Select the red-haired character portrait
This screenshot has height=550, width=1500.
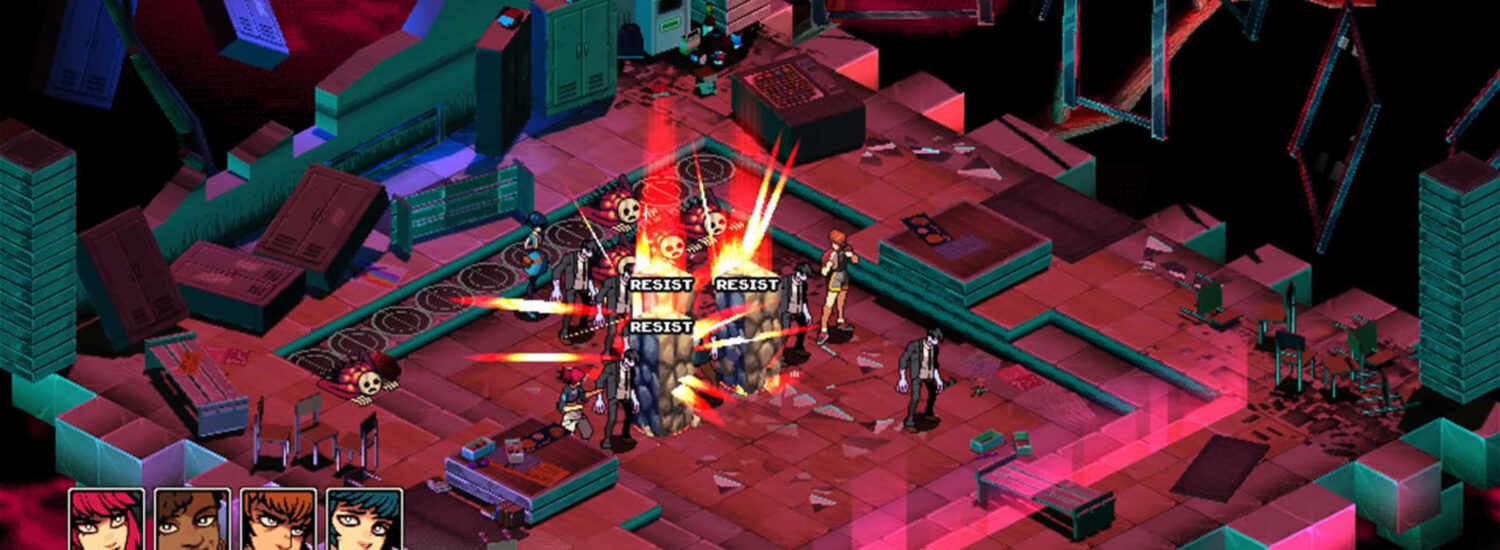coord(107,520)
